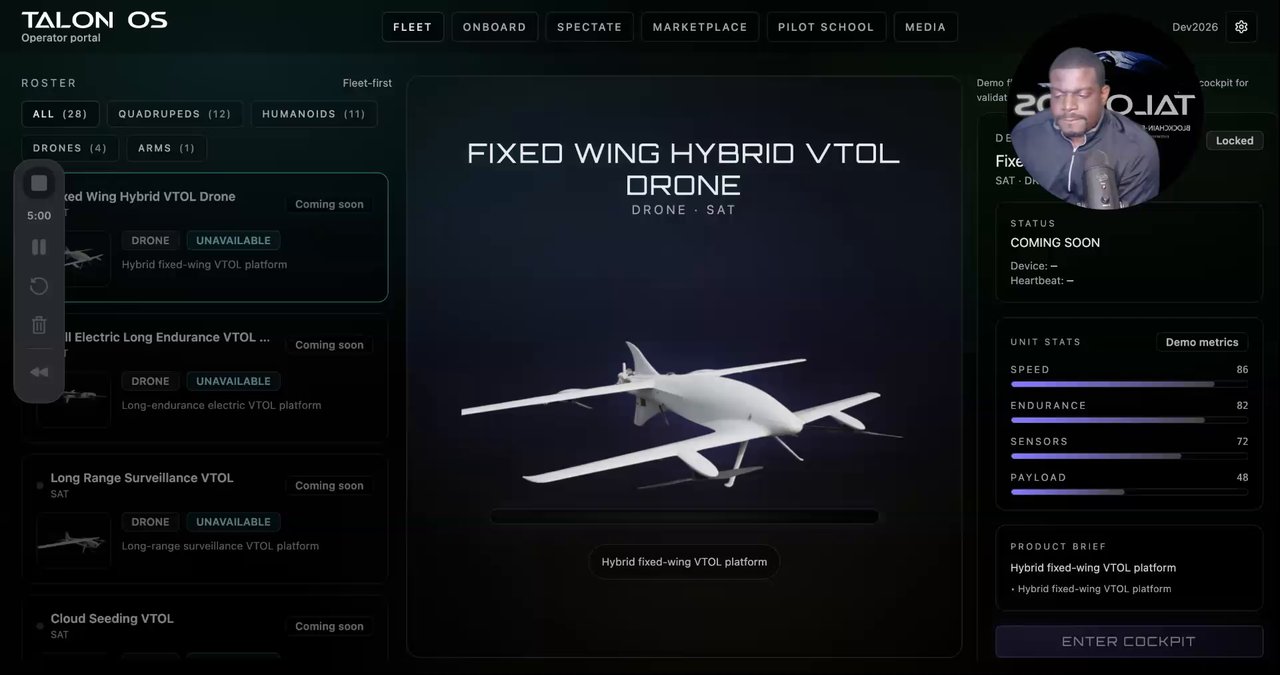Stop the screen recording
This screenshot has height=675, width=1280.
(39, 183)
